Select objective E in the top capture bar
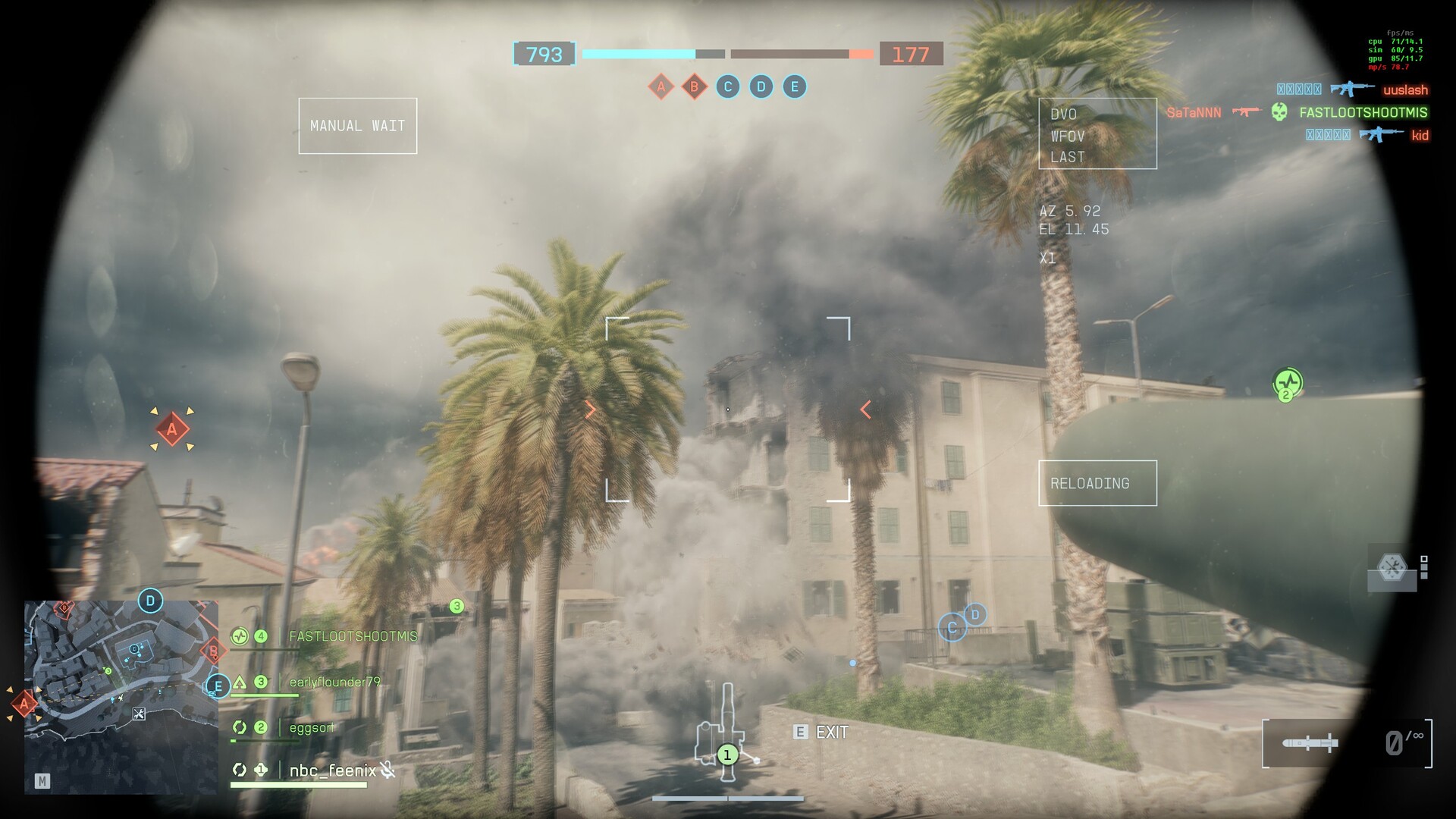 click(x=794, y=86)
